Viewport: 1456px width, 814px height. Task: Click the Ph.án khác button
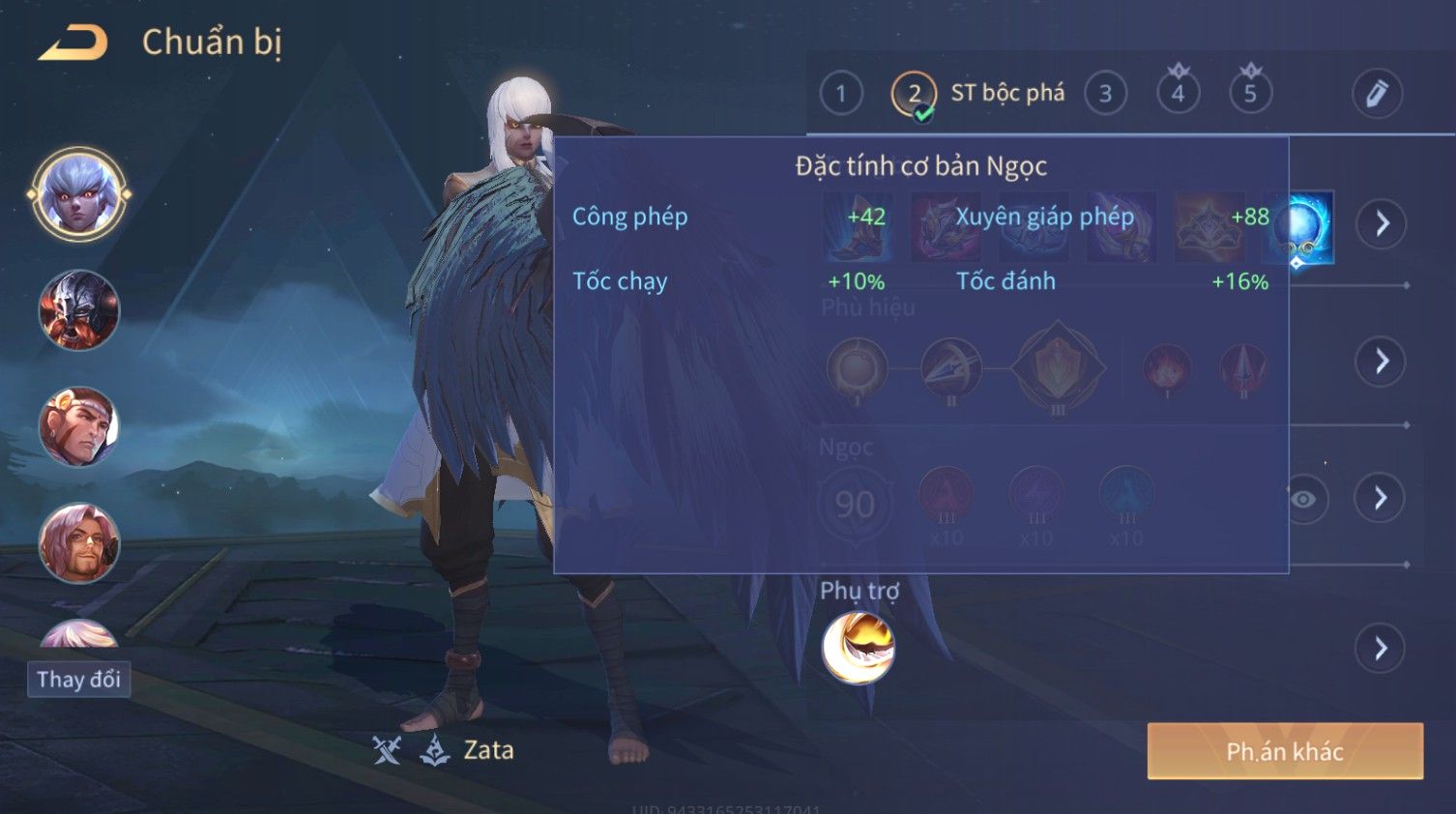tap(1284, 751)
